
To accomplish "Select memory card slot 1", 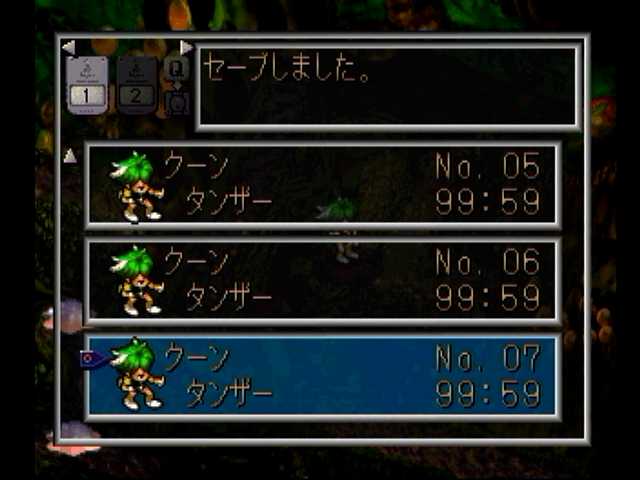I will pyautogui.click(x=87, y=83).
